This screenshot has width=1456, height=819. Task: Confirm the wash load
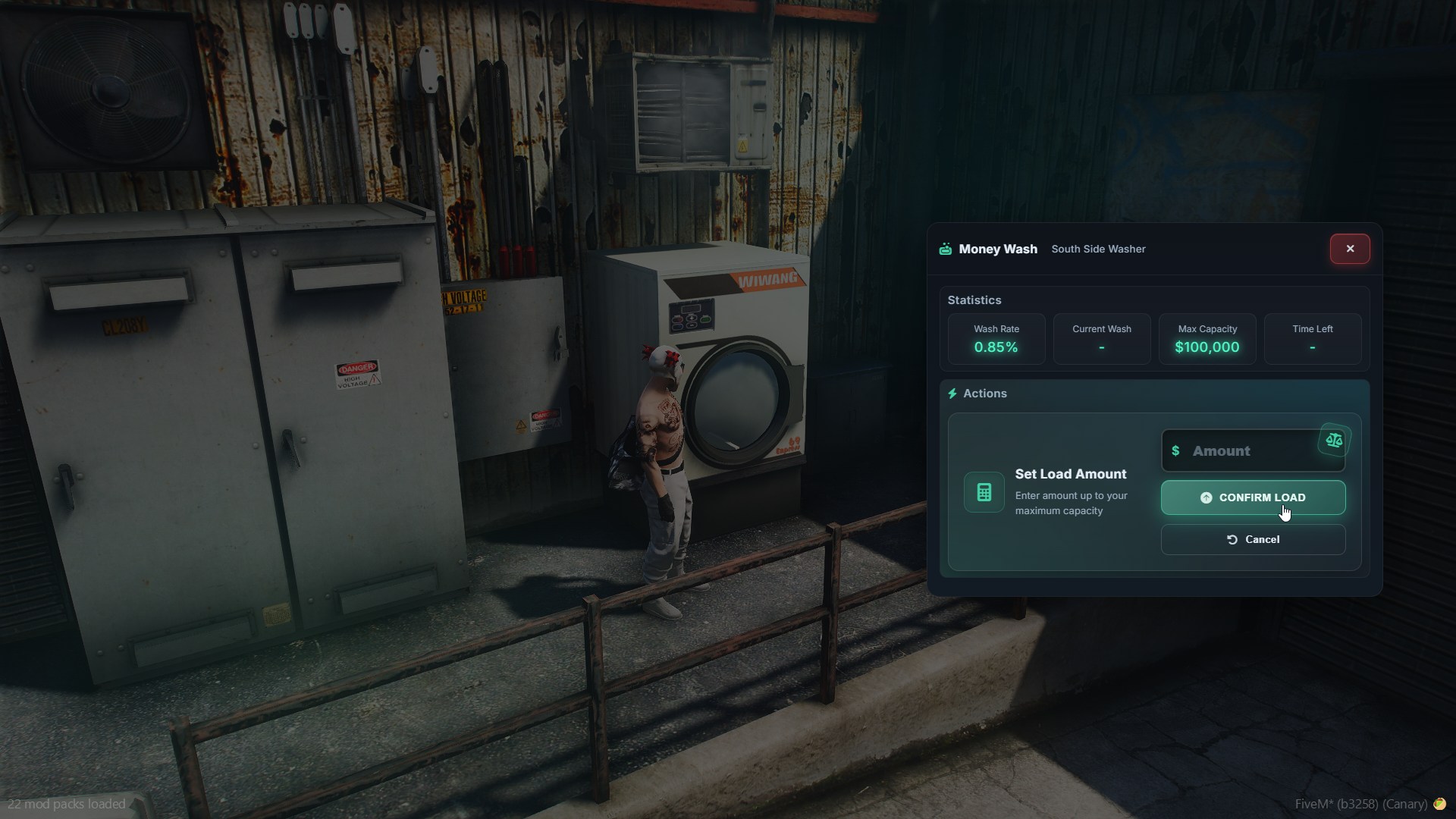(1253, 497)
